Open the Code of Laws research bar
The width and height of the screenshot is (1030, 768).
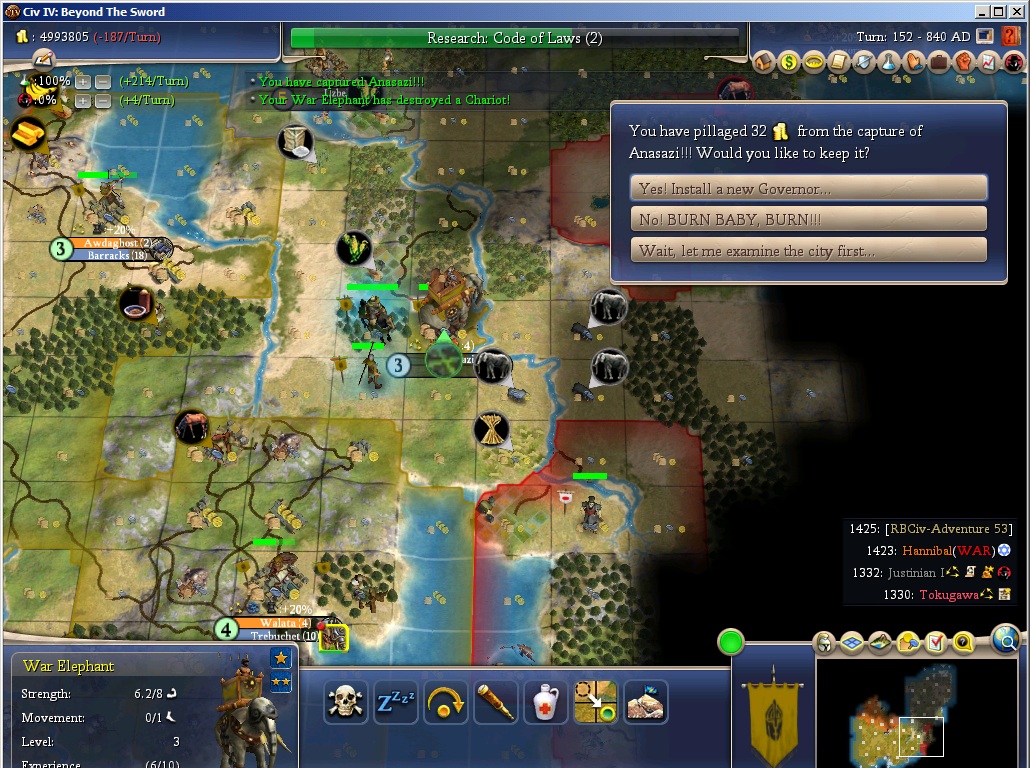coord(514,38)
